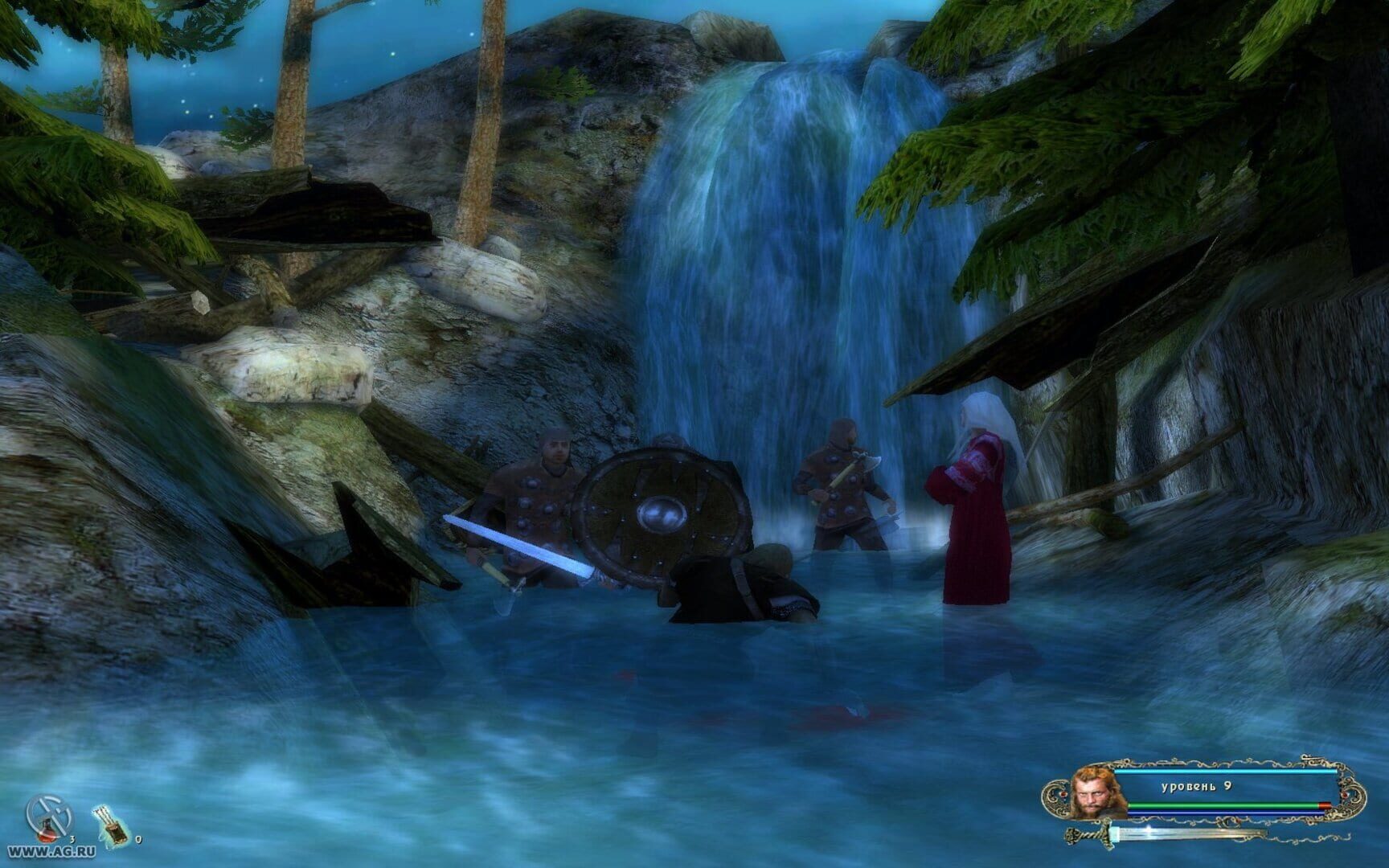Expand the level bar labeled уровень 9

point(1196,786)
